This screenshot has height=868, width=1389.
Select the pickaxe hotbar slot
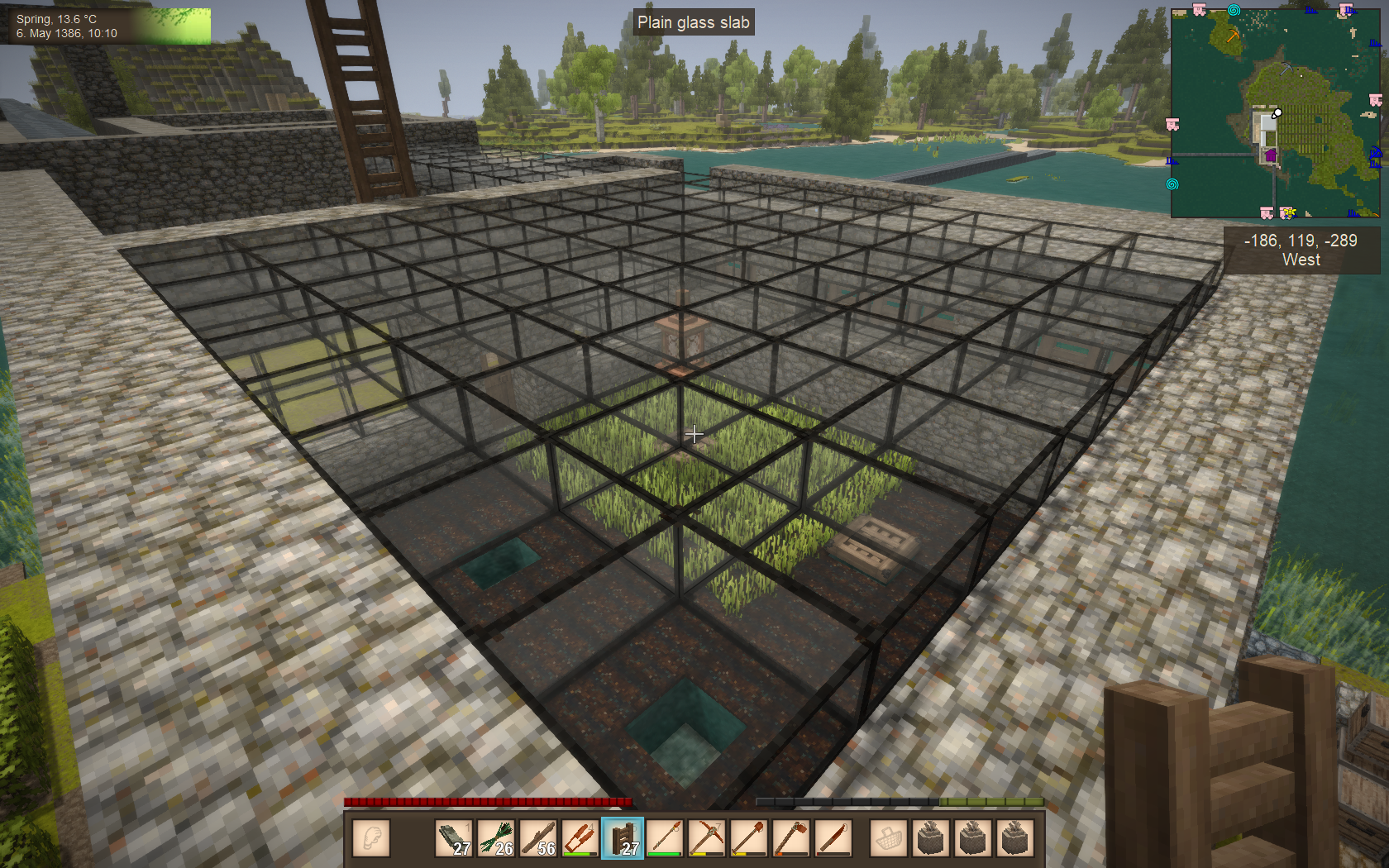(707, 838)
